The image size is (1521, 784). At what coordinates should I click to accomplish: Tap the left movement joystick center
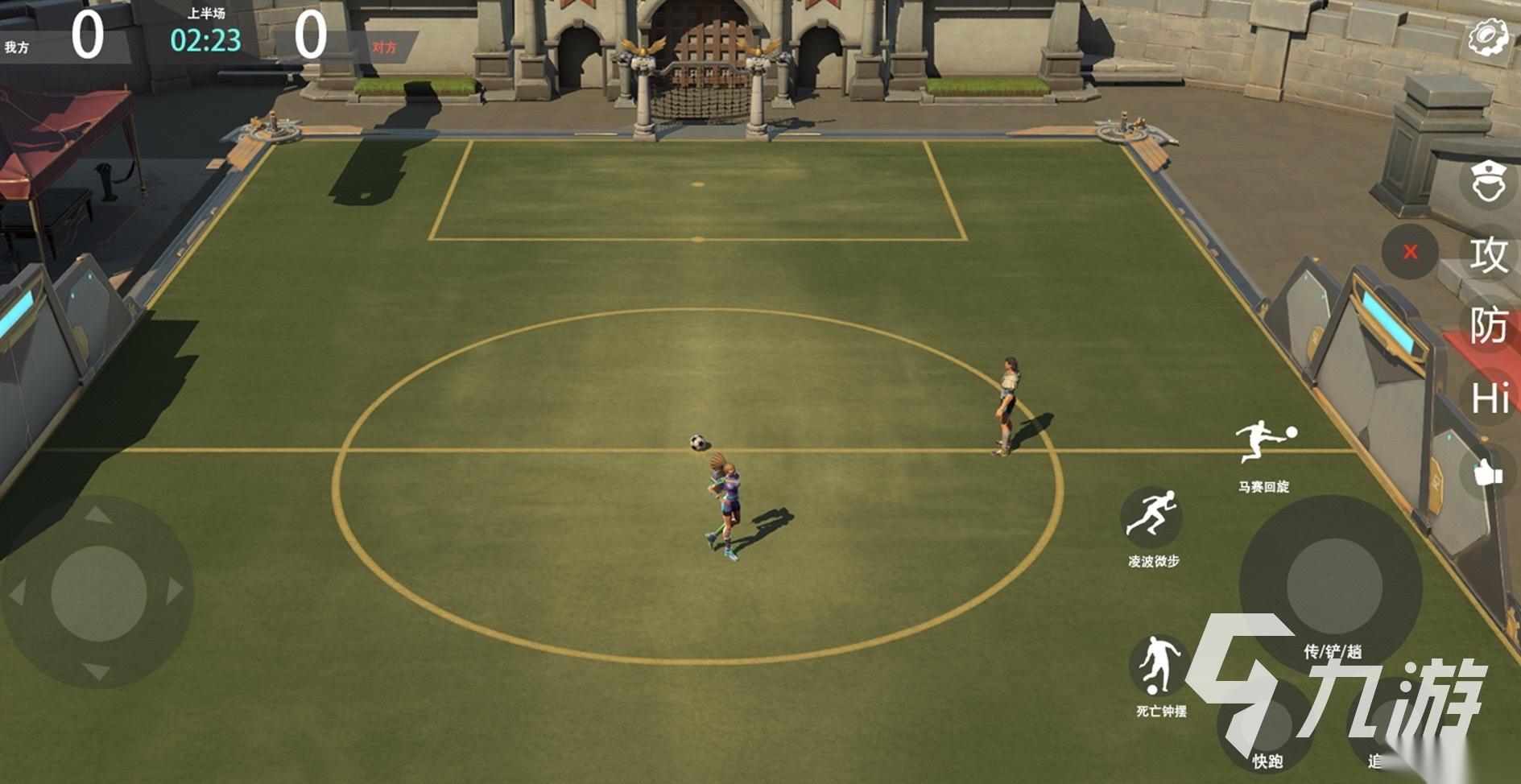98,594
